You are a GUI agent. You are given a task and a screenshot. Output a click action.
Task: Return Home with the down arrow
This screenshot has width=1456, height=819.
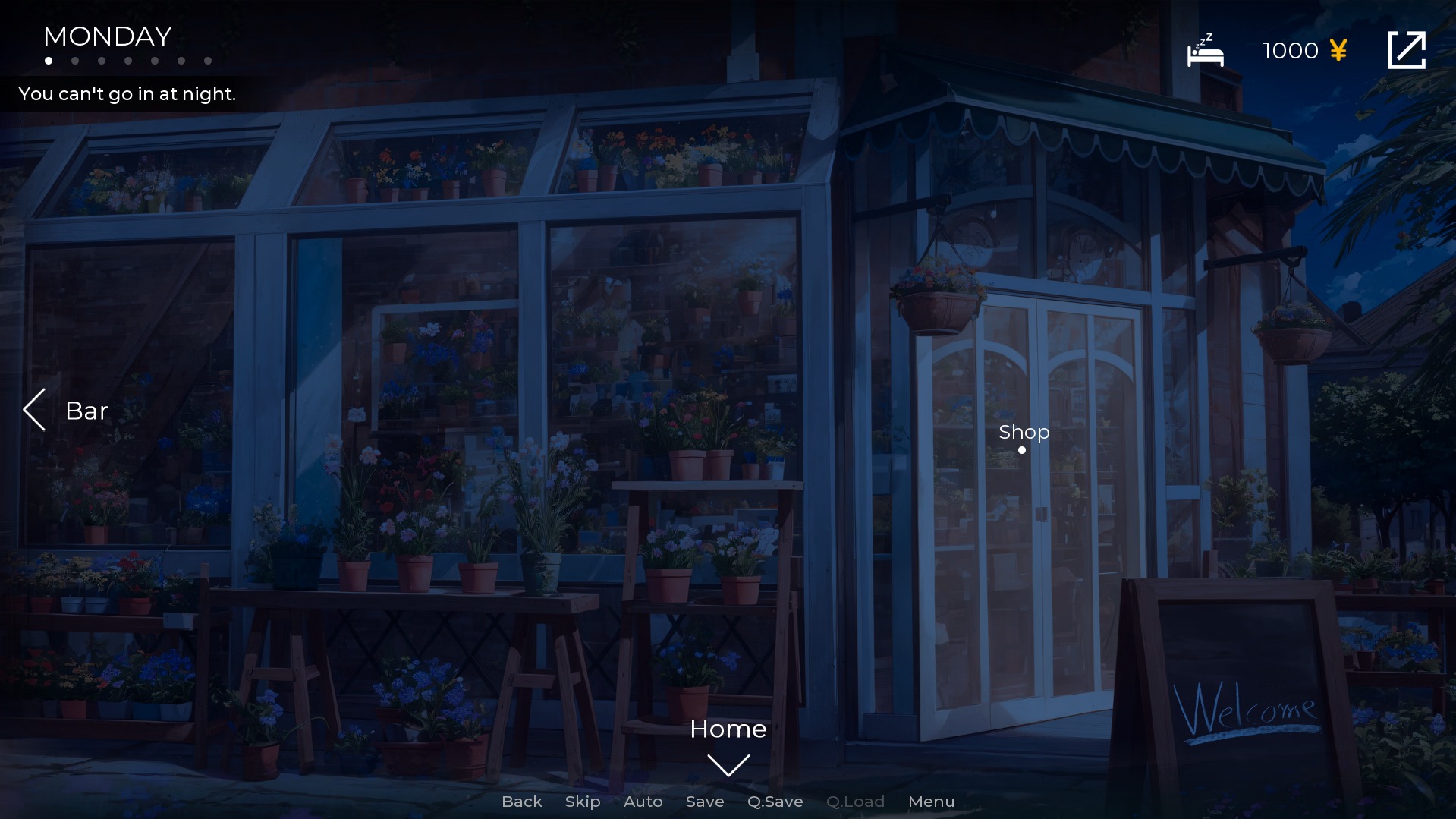point(728,764)
